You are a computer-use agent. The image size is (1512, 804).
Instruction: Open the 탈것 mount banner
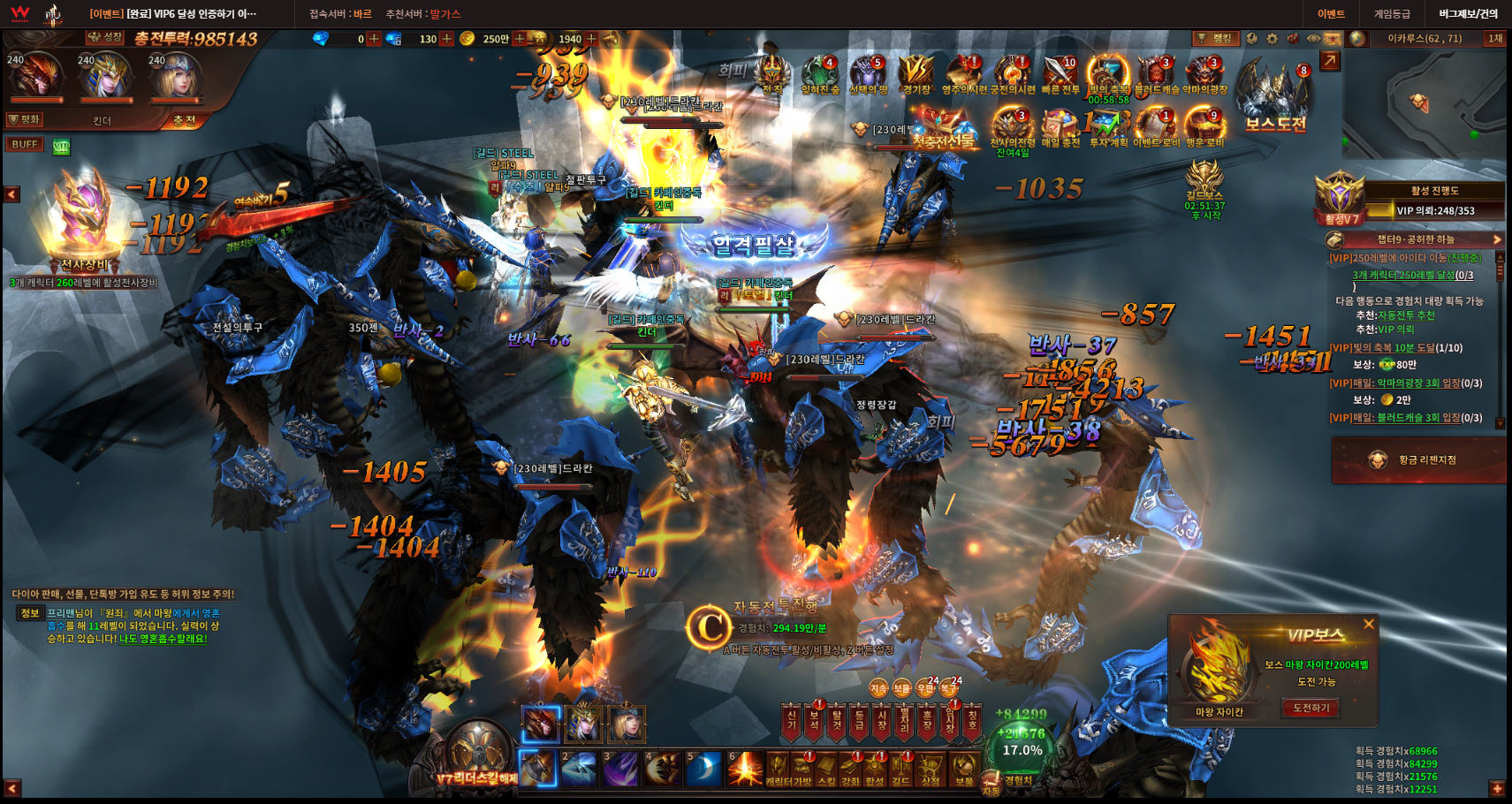(836, 722)
